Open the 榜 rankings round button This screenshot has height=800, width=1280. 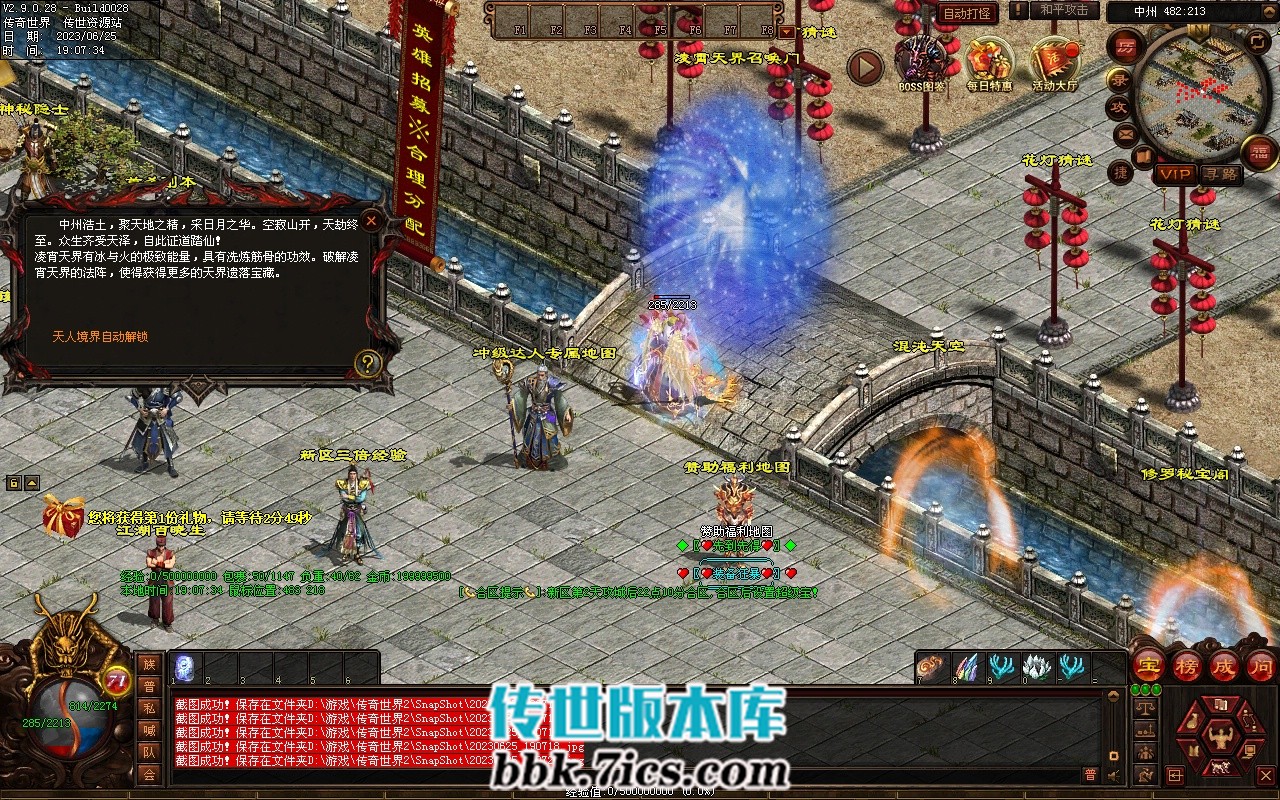pyautogui.click(x=1187, y=666)
